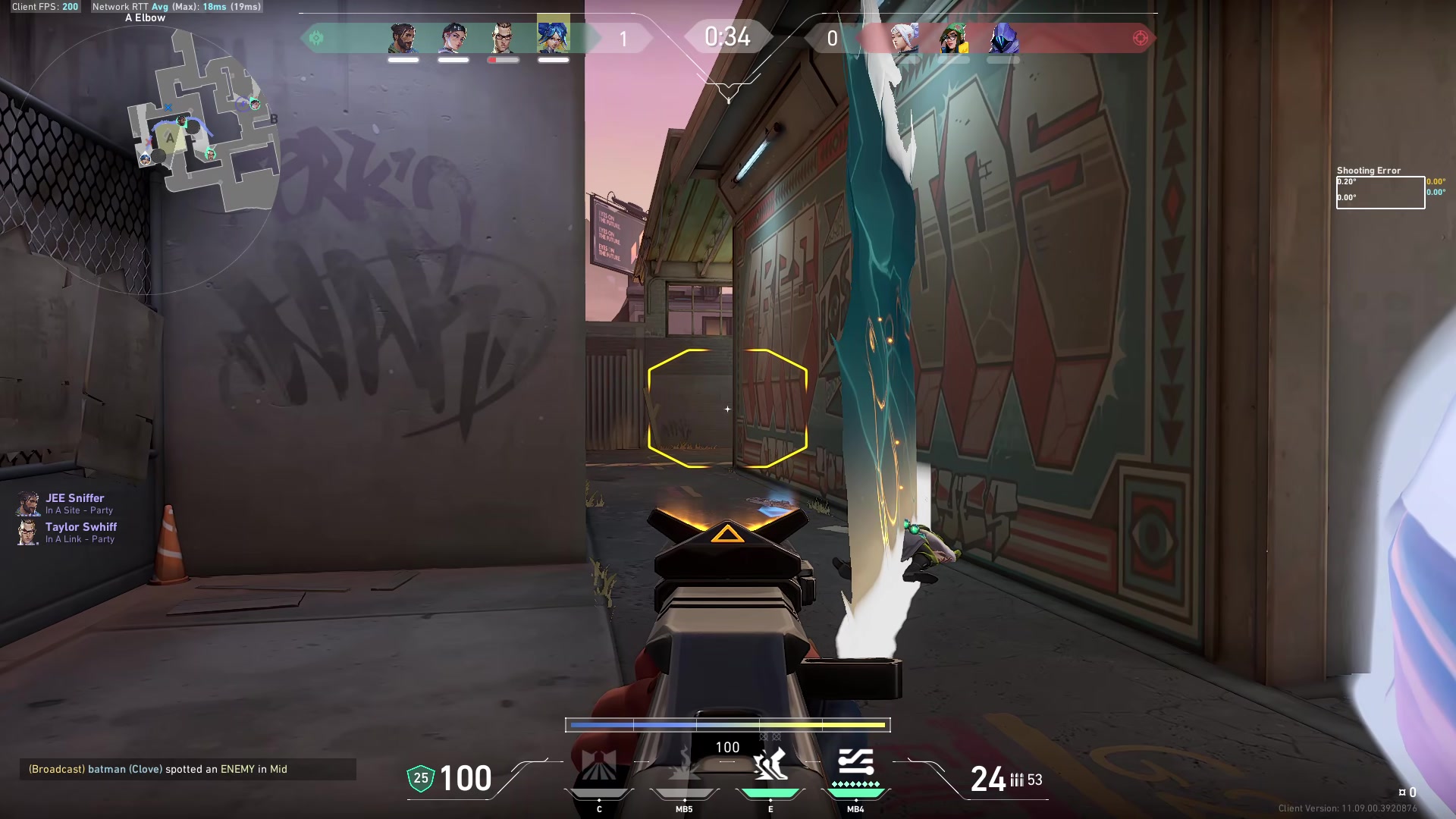The image size is (1456, 819).
Task: Trigger the Tailwind dash ability icon
Action: point(770,764)
